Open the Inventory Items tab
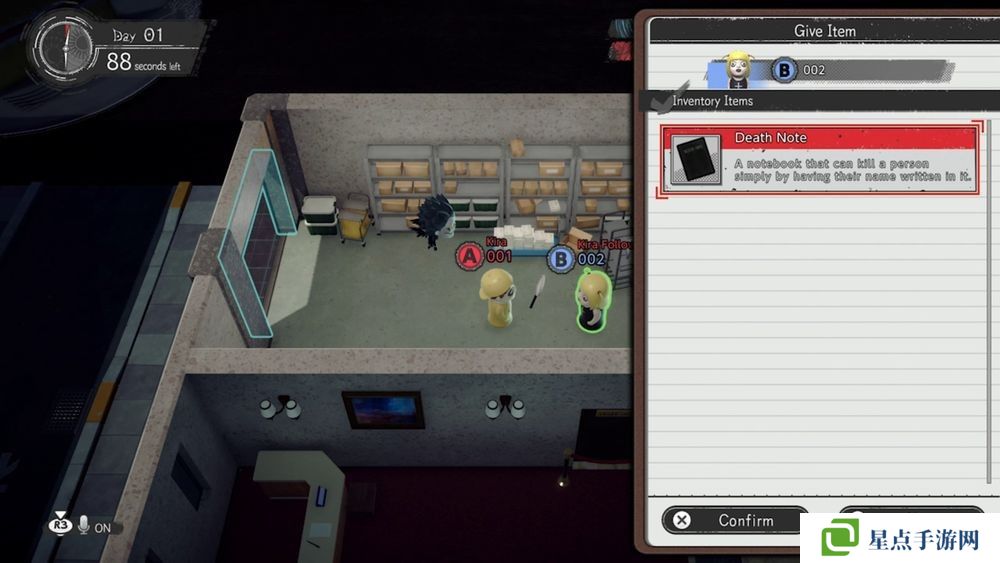Viewport: 1000px width, 563px height. coord(711,101)
